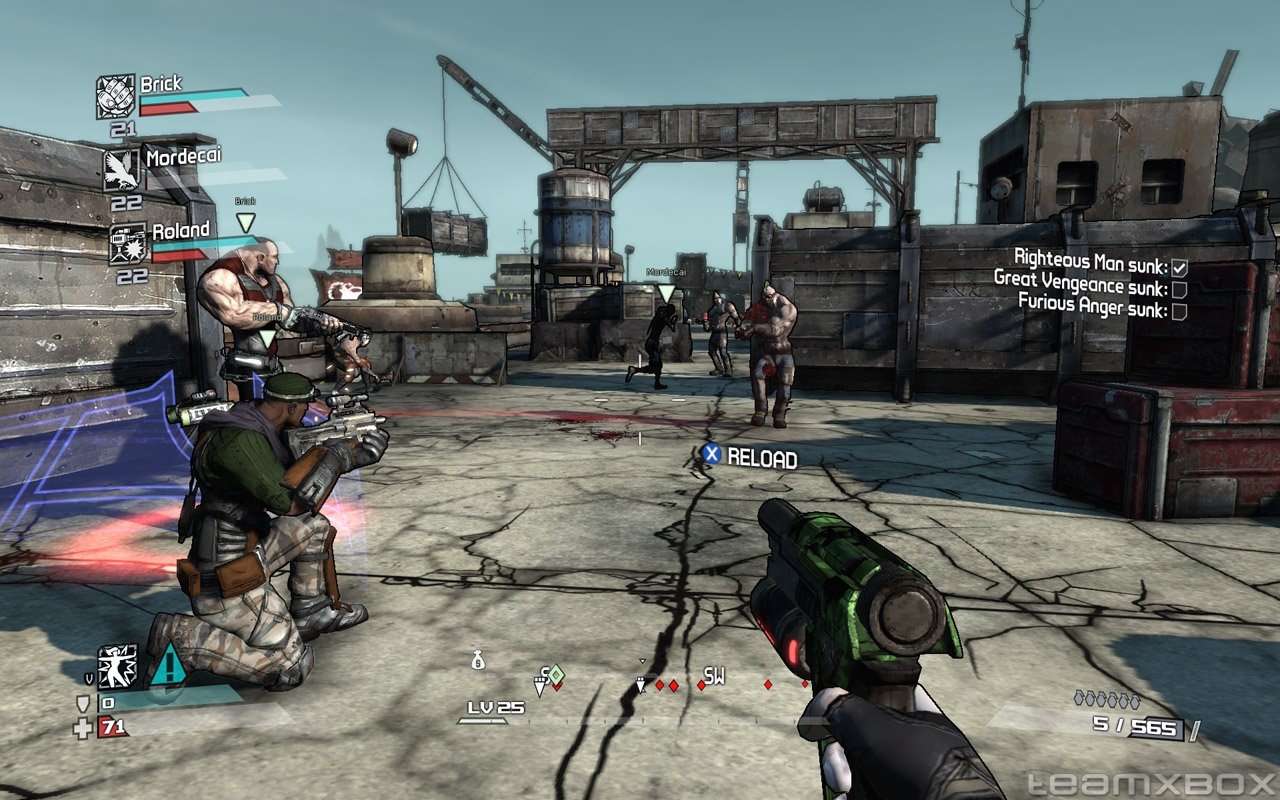Click the health cross icon beside 71
The width and height of the screenshot is (1280, 800).
(82, 726)
